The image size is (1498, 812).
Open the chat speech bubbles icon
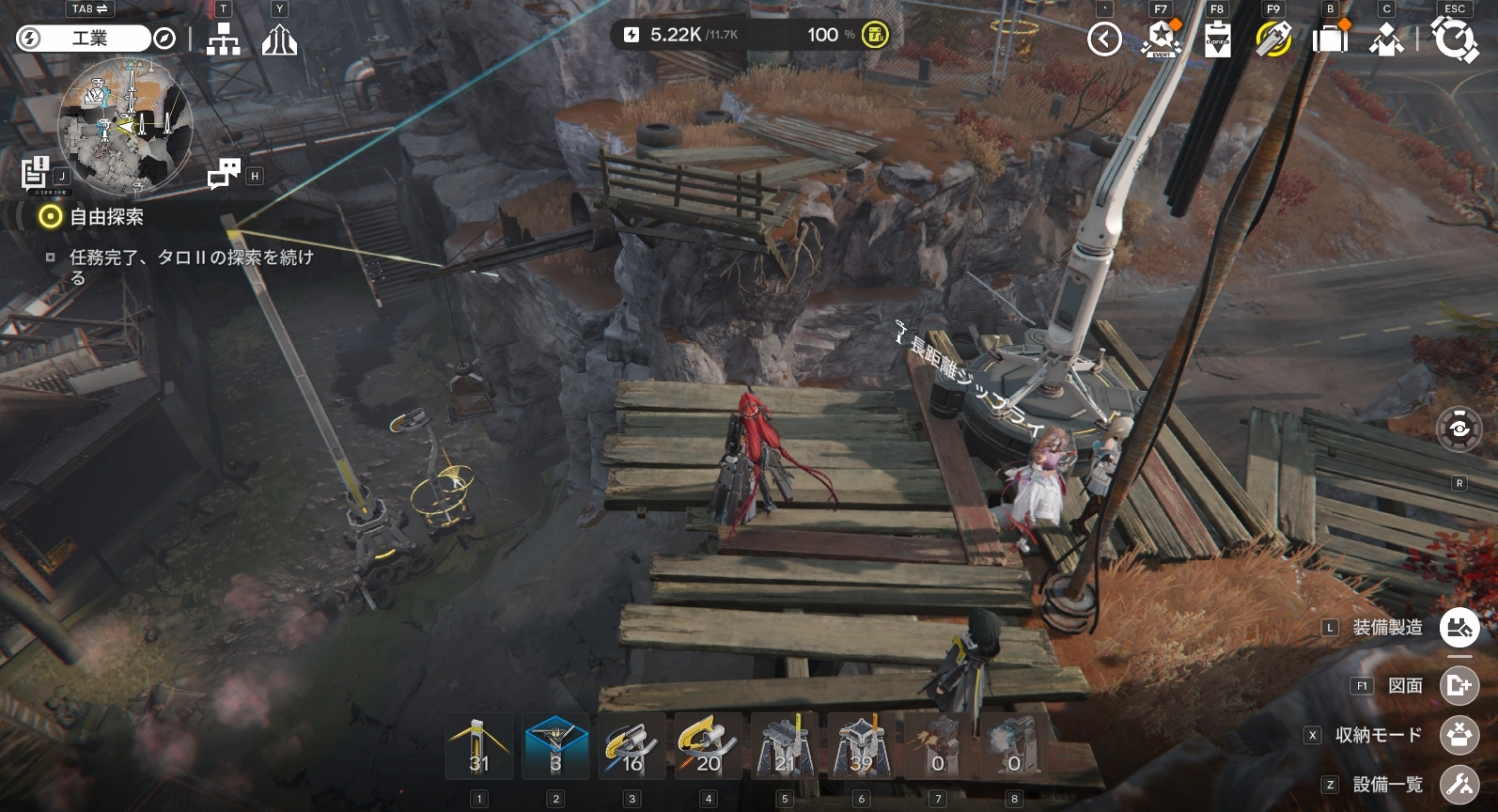[224, 174]
